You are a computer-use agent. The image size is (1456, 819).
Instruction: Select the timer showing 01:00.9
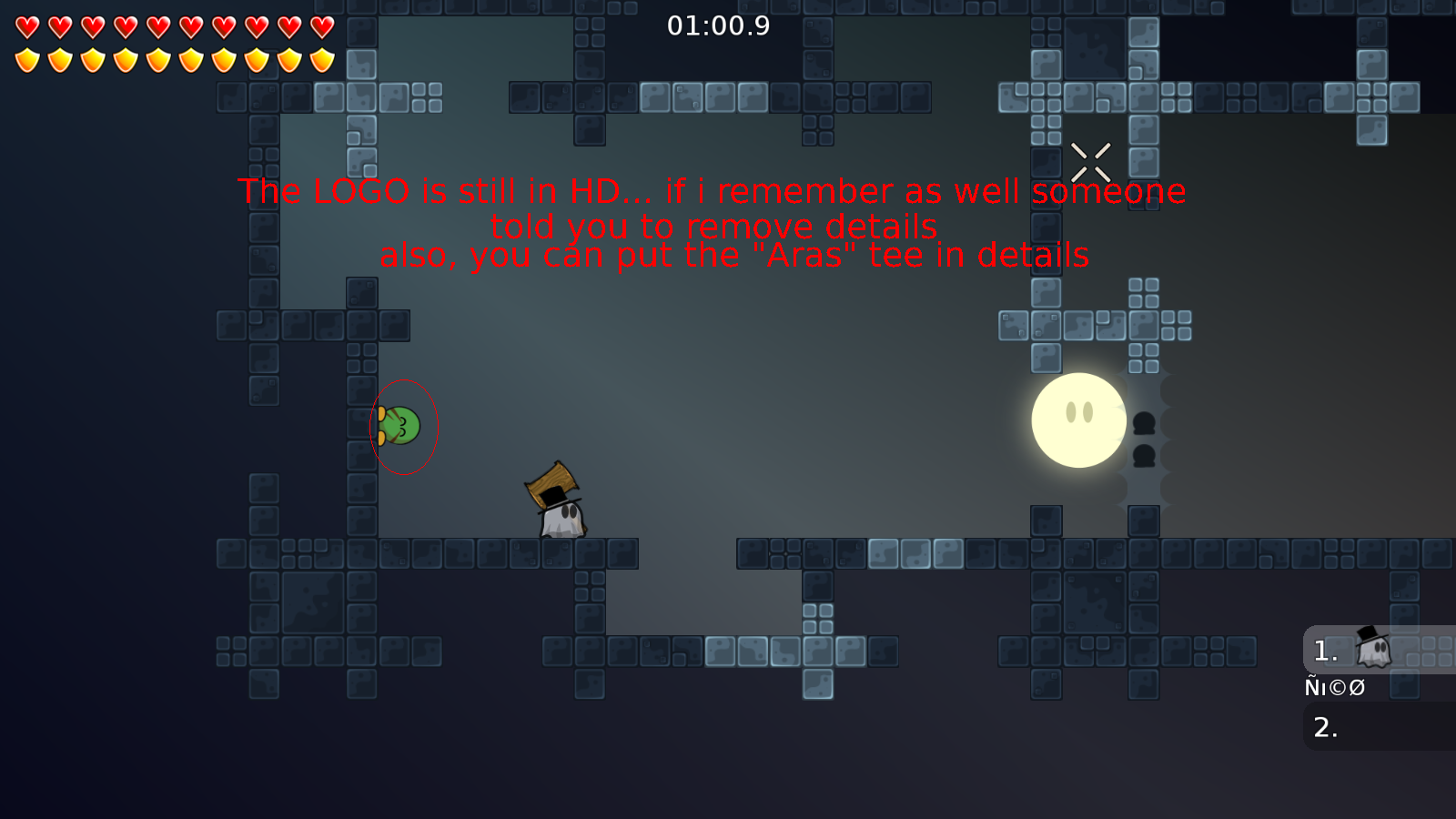tap(718, 26)
